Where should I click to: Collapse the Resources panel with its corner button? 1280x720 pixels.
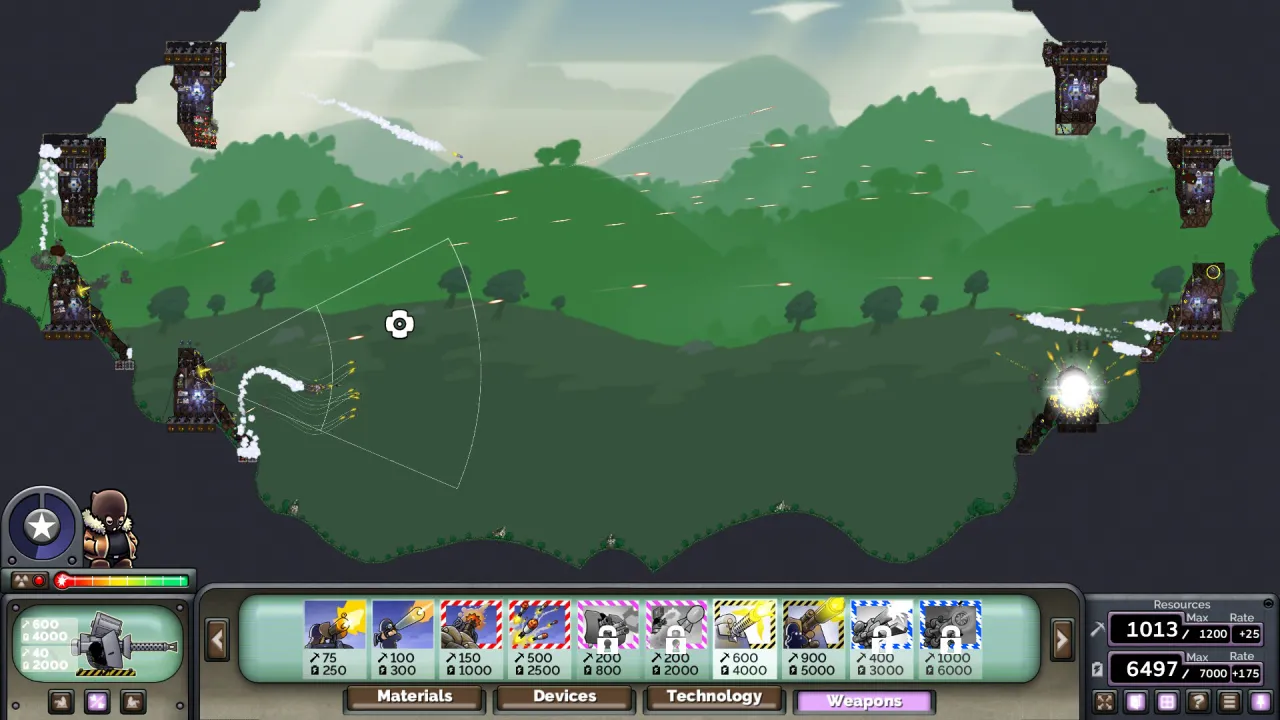(1268, 603)
